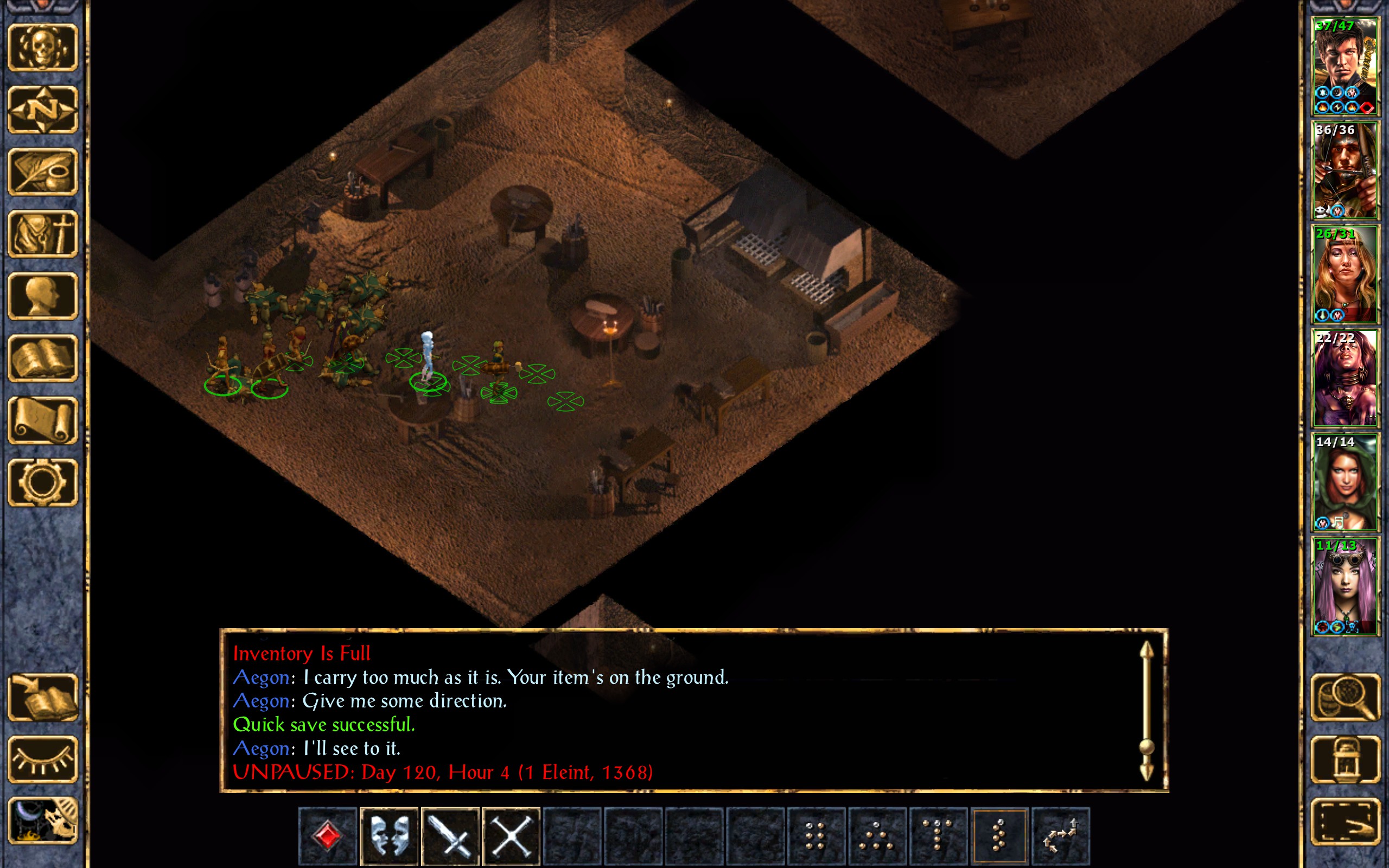
Task: Quick save with the book arrow icon
Action: click(42, 697)
